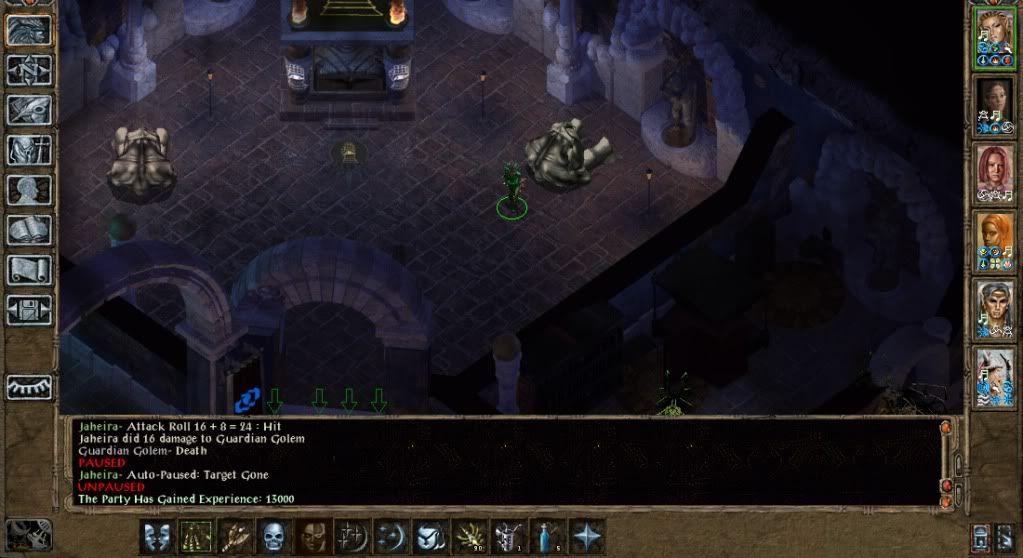The image size is (1023, 558).
Task: Open the four-pointed star special abilities
Action: (586, 537)
